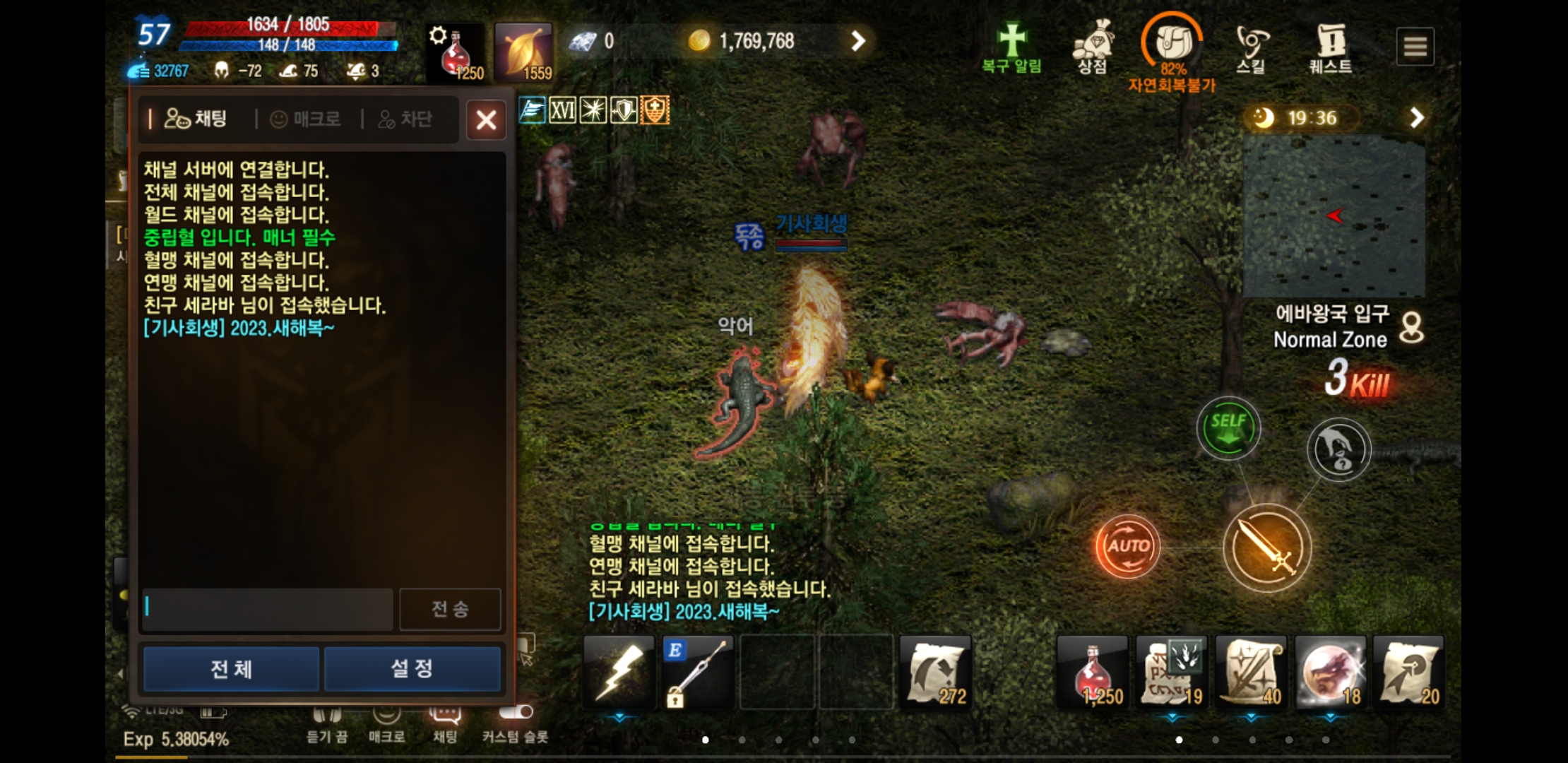Toggle the AUTO hunting button
This screenshot has height=763, width=1568.
pyautogui.click(x=1127, y=546)
